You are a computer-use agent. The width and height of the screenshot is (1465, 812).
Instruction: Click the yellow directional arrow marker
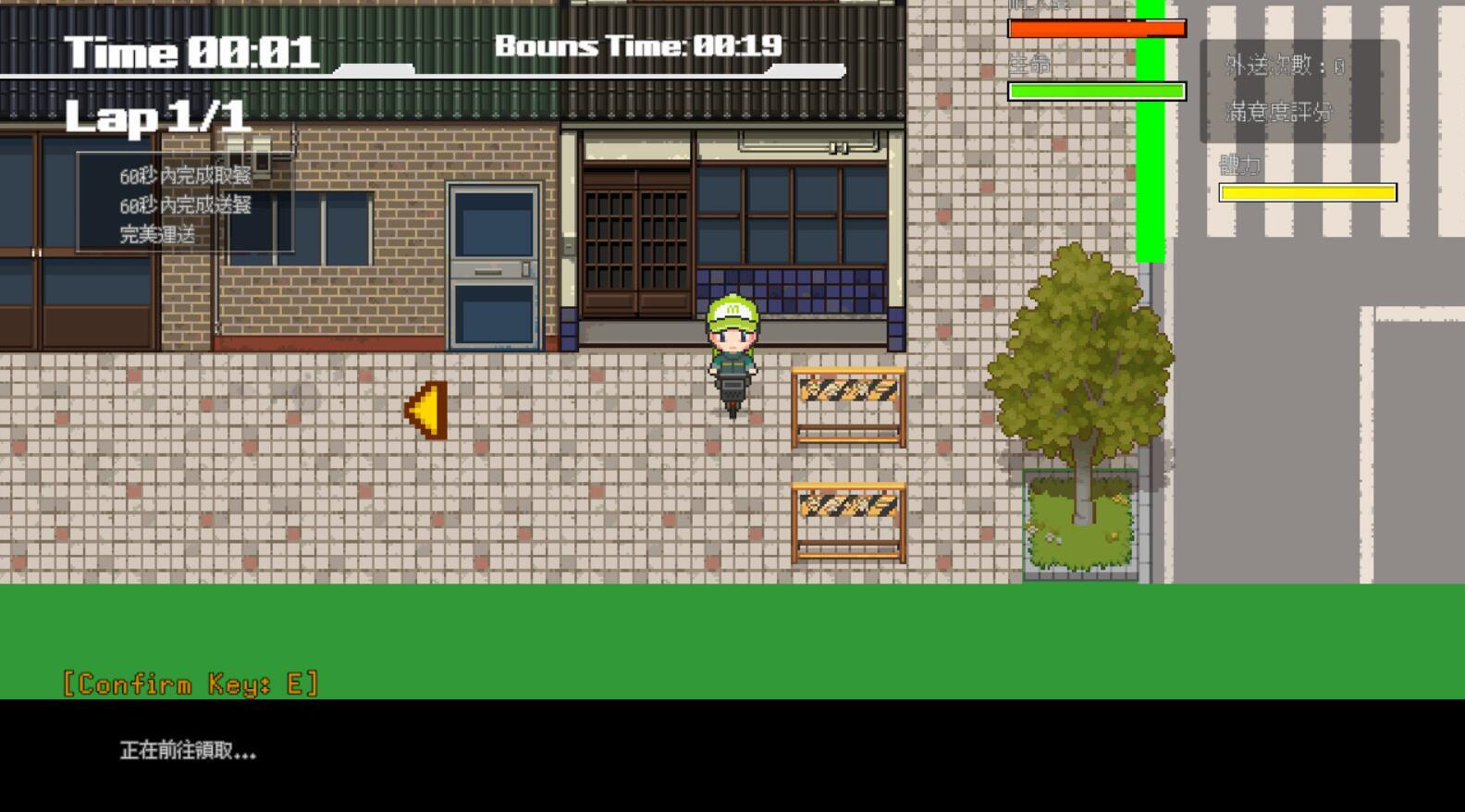(425, 410)
